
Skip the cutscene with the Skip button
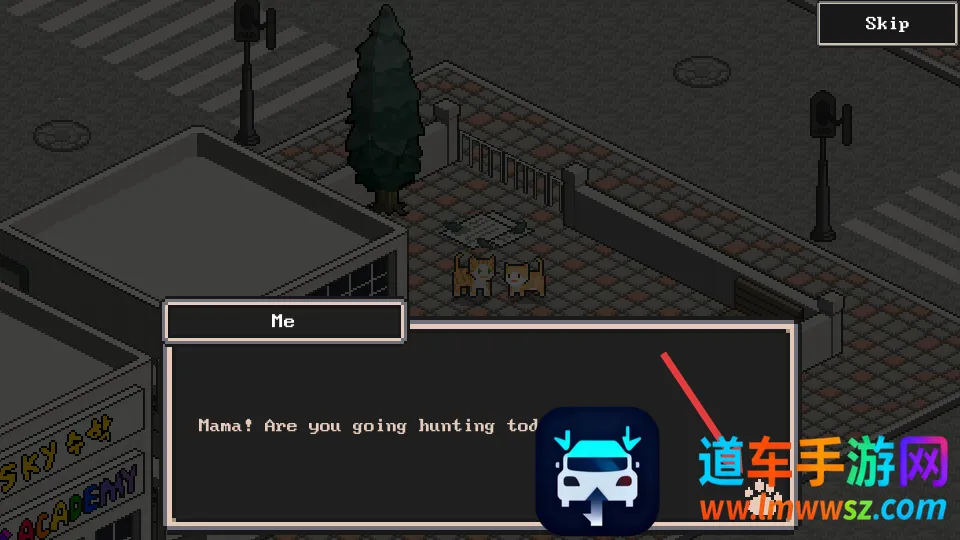(887, 24)
